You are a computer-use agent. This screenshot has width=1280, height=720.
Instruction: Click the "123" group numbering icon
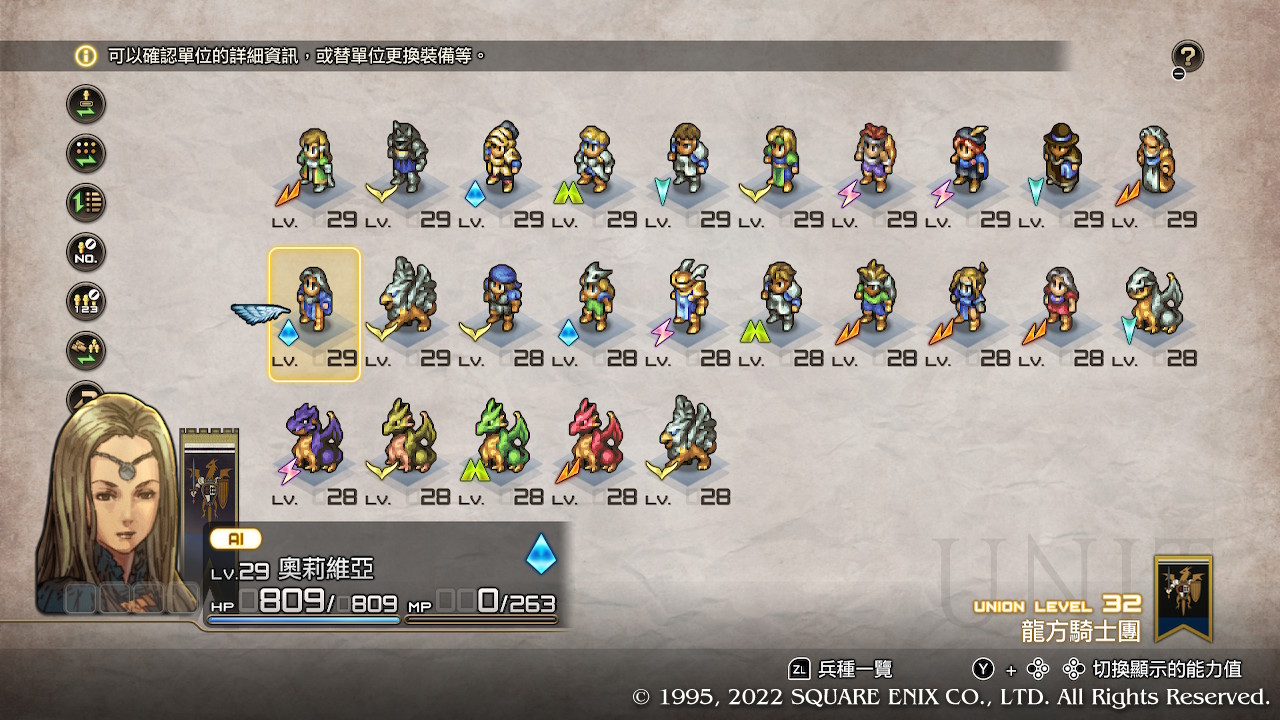86,302
